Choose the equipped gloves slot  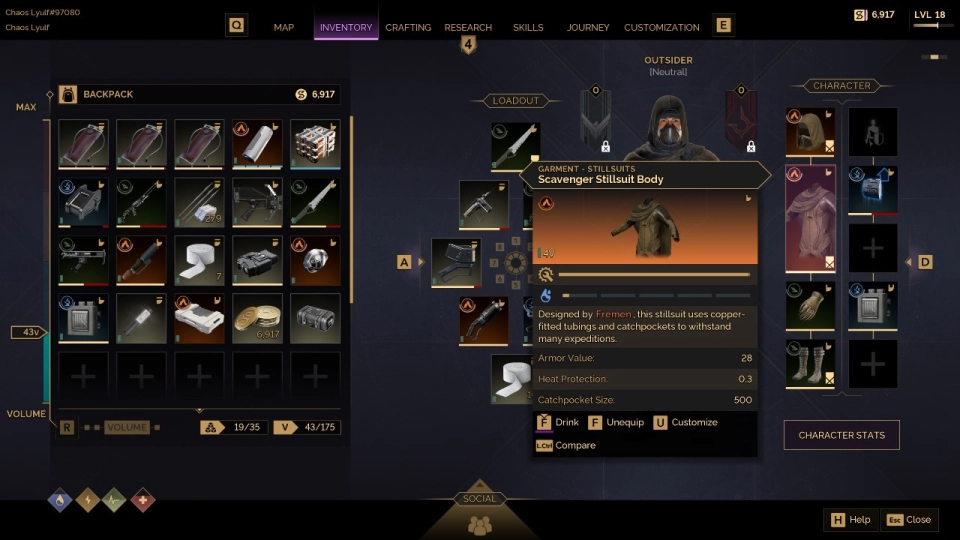point(810,306)
